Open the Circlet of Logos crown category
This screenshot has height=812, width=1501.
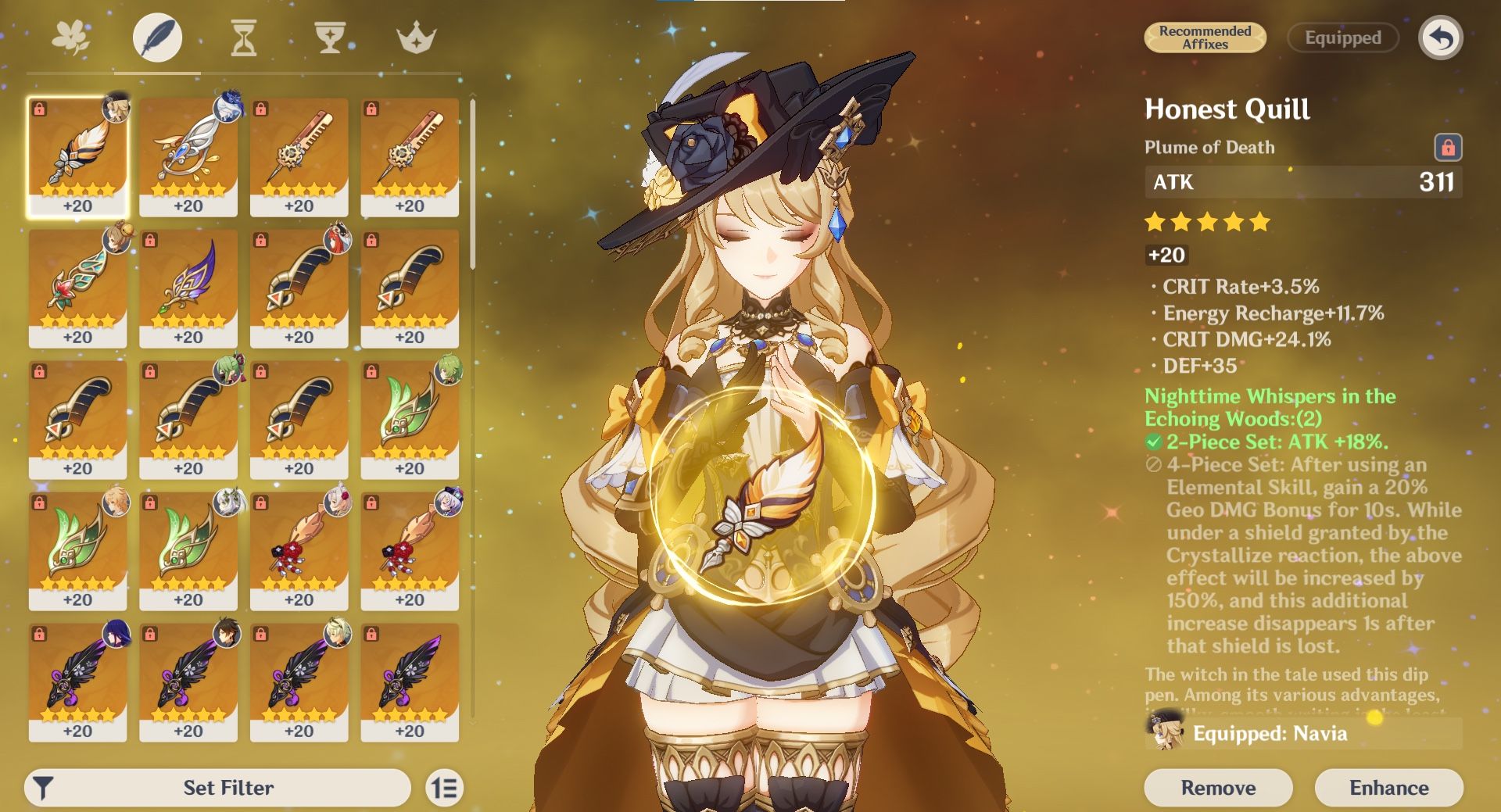point(419,37)
